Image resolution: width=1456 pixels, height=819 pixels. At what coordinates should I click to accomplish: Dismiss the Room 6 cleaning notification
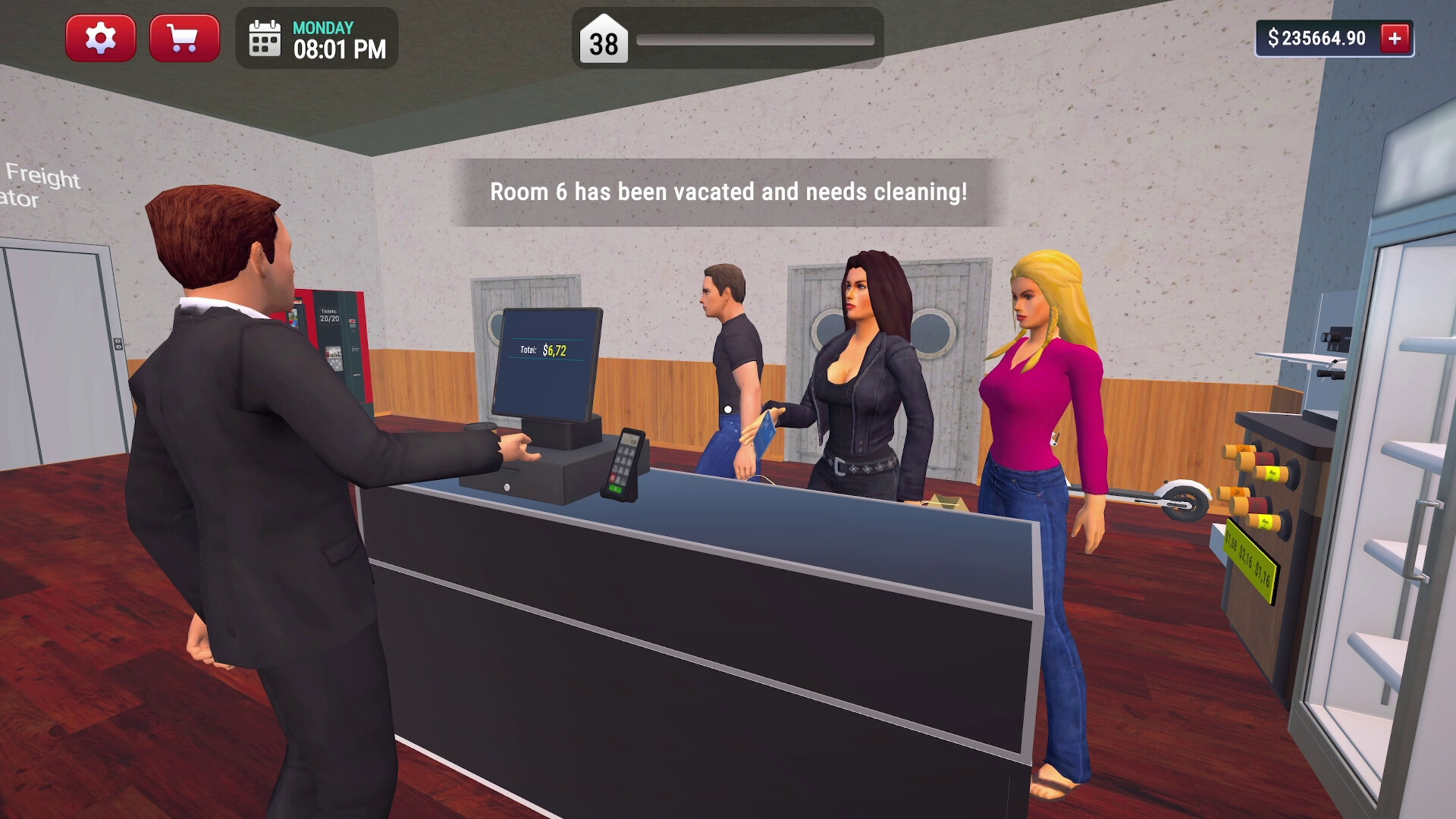coord(728,193)
